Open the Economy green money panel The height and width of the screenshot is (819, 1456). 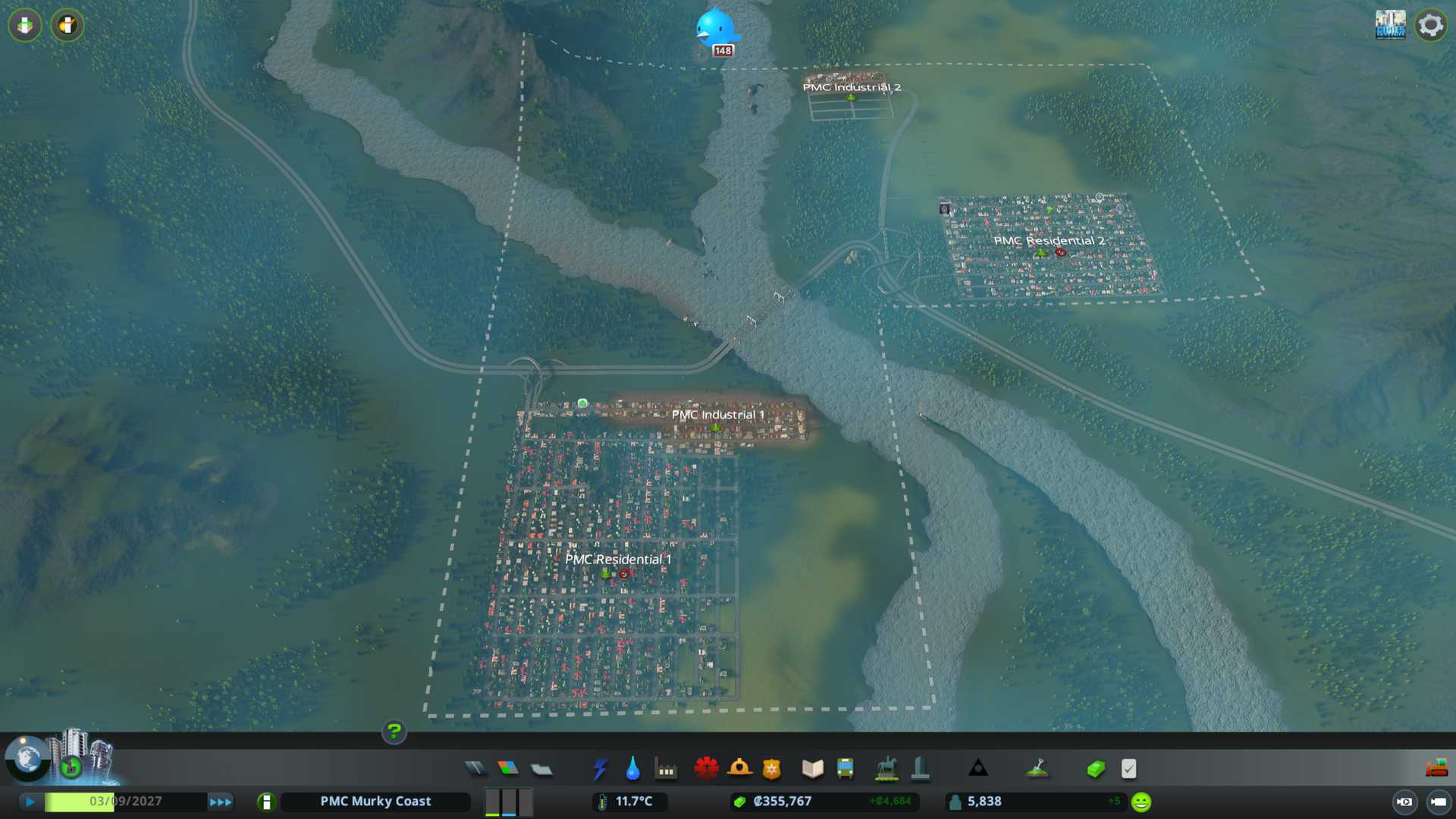click(x=1096, y=769)
